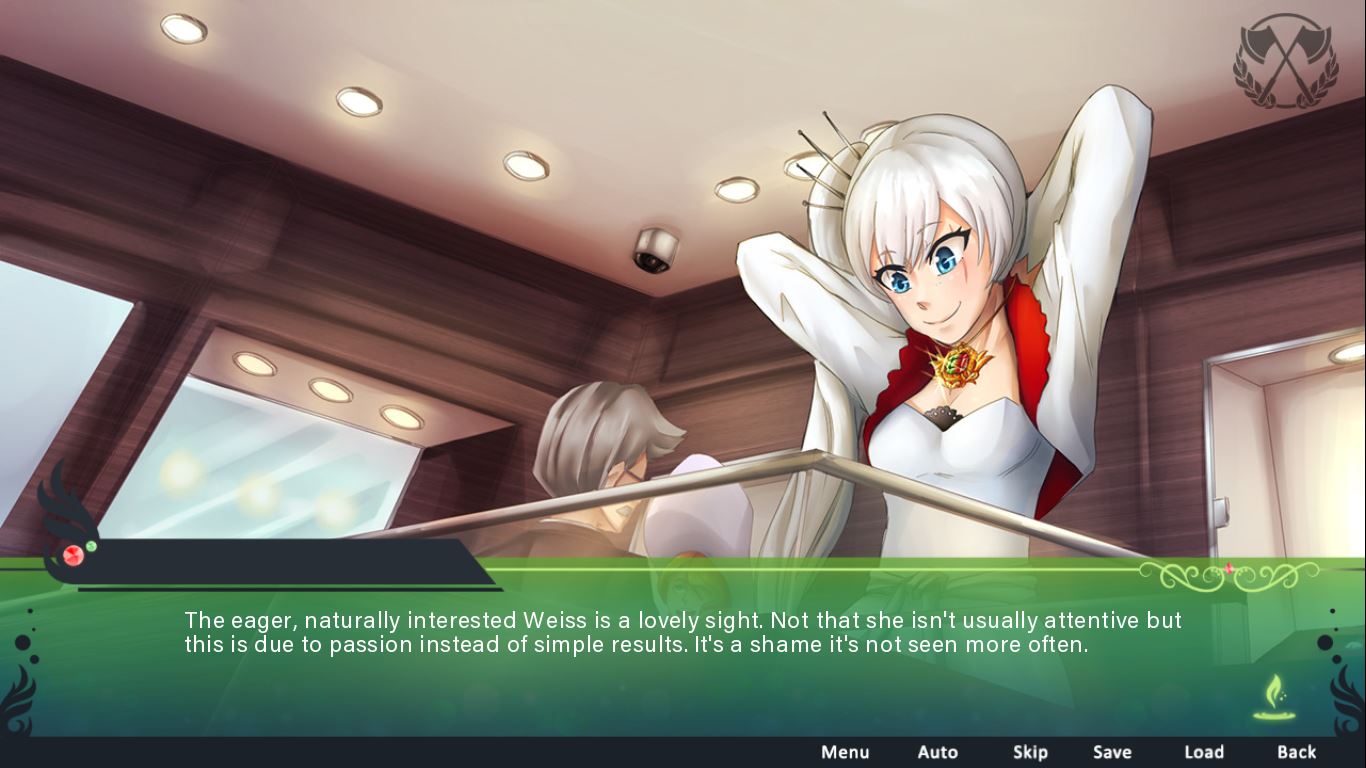Click the red gem icon on the textbox
Viewport: 1366px width, 768px height.
tap(73, 557)
